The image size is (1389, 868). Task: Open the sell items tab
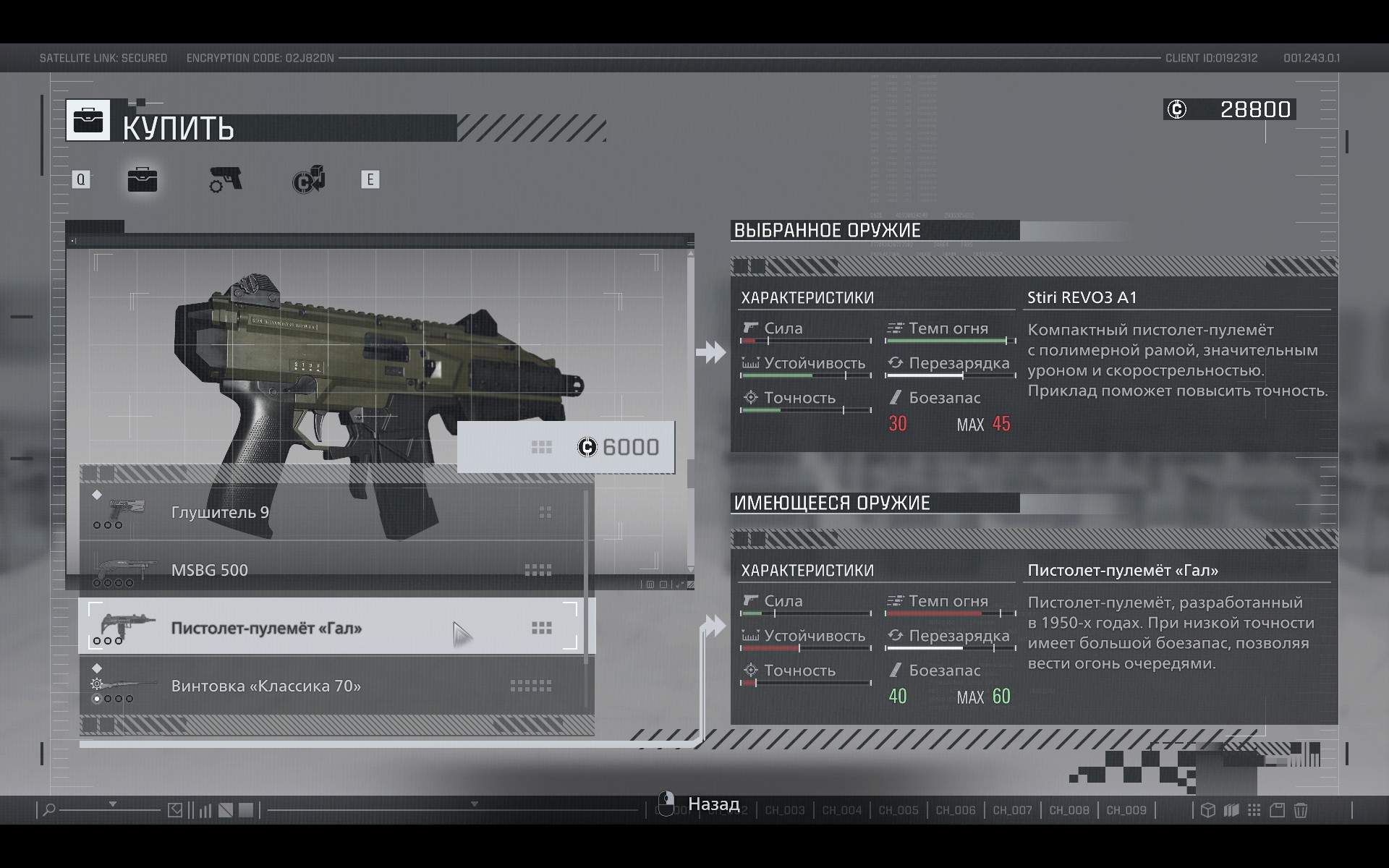pyautogui.click(x=308, y=180)
